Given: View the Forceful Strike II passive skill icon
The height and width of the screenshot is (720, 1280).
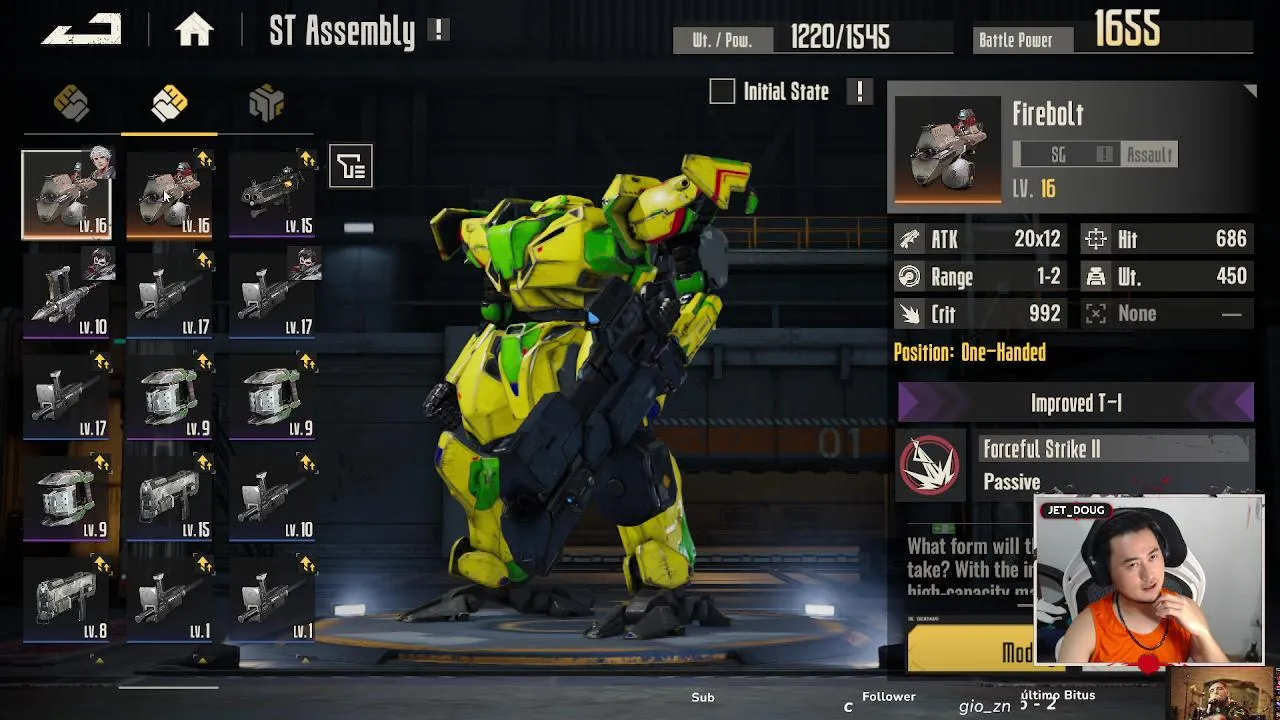Looking at the screenshot, I should pyautogui.click(x=930, y=466).
